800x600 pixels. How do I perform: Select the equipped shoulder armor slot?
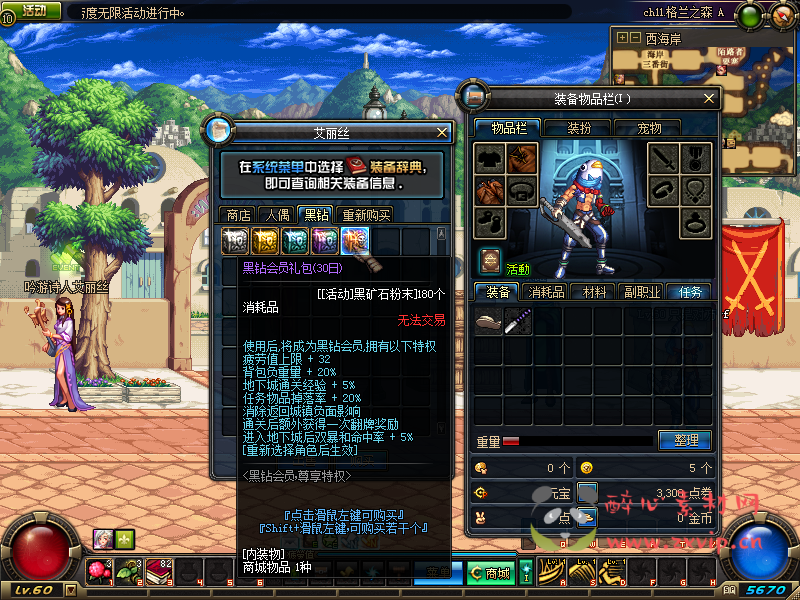[522, 158]
